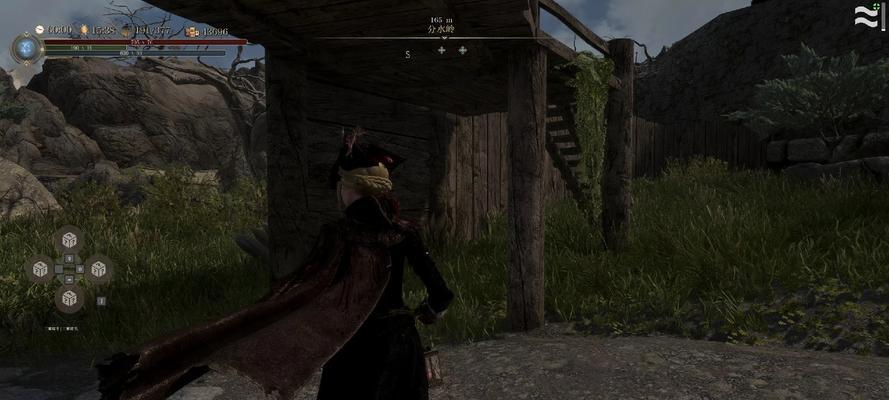Select the bottom quick-slot dice icon
The height and width of the screenshot is (400, 889).
pyautogui.click(x=69, y=297)
